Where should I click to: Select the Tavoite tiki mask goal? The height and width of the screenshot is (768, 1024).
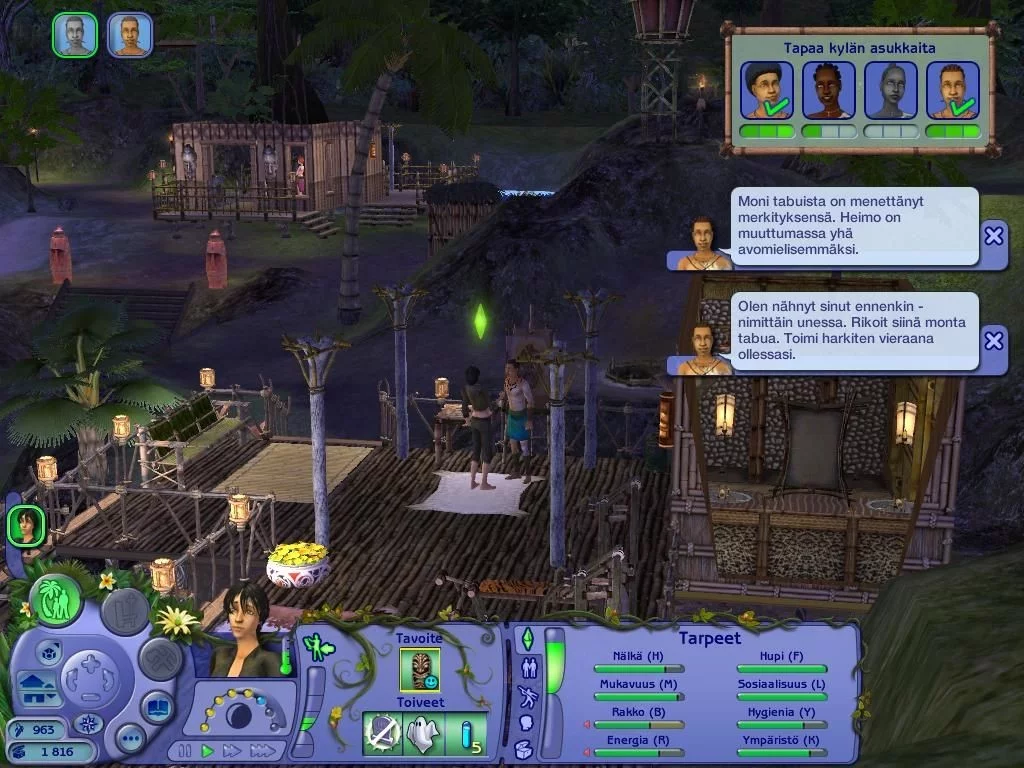[x=420, y=670]
